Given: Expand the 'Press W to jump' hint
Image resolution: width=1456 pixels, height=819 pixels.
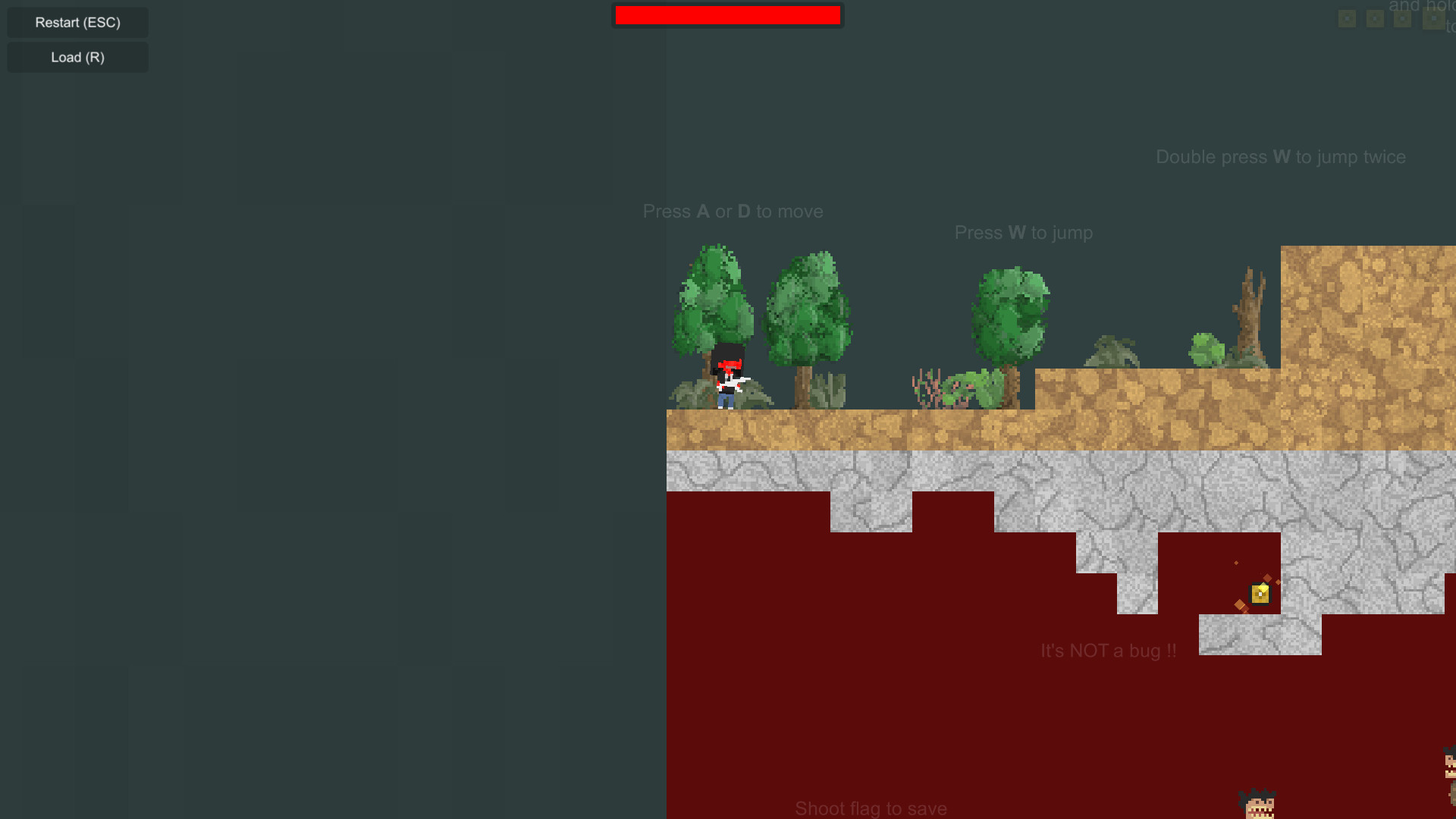Looking at the screenshot, I should (1023, 233).
